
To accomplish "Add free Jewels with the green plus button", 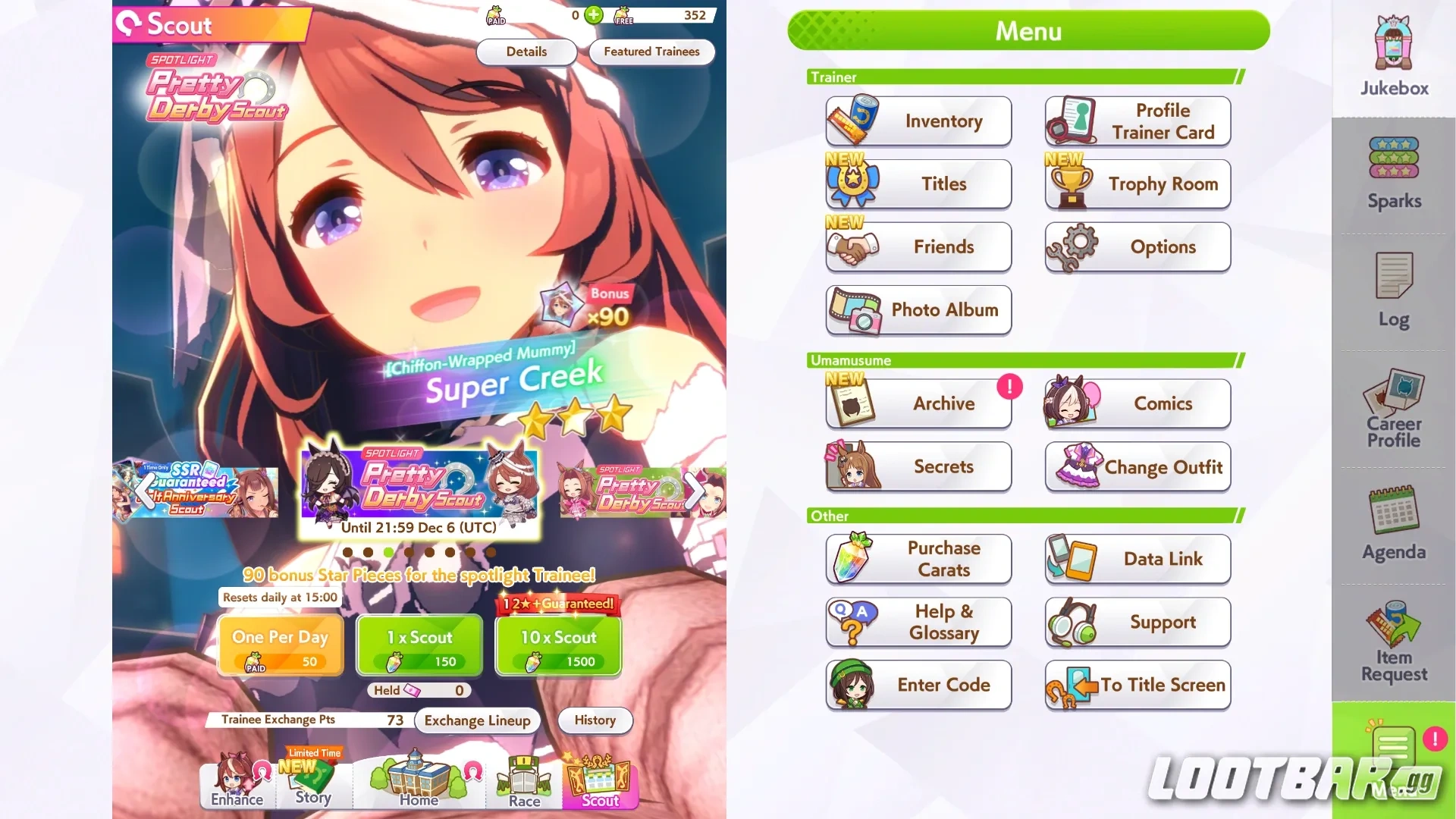I will [593, 15].
